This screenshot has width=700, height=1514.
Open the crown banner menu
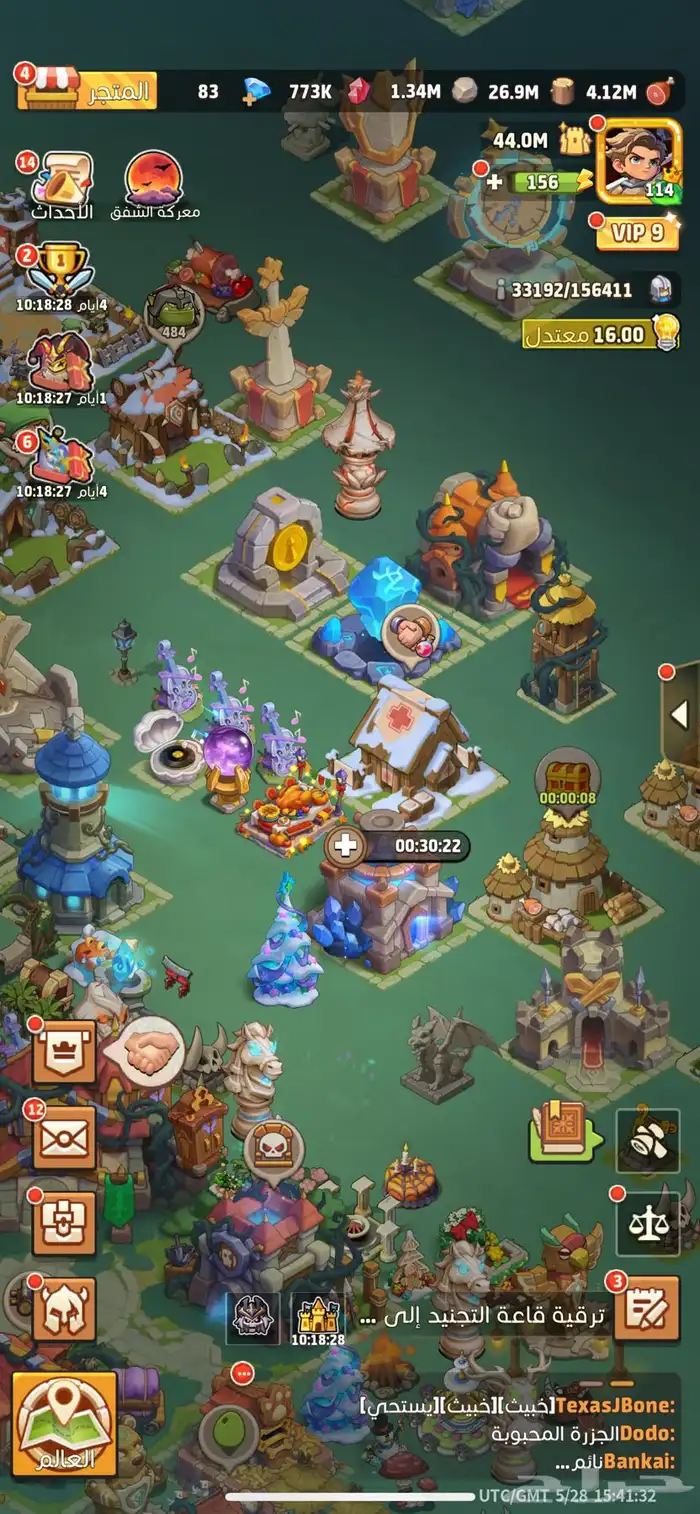(65, 1052)
